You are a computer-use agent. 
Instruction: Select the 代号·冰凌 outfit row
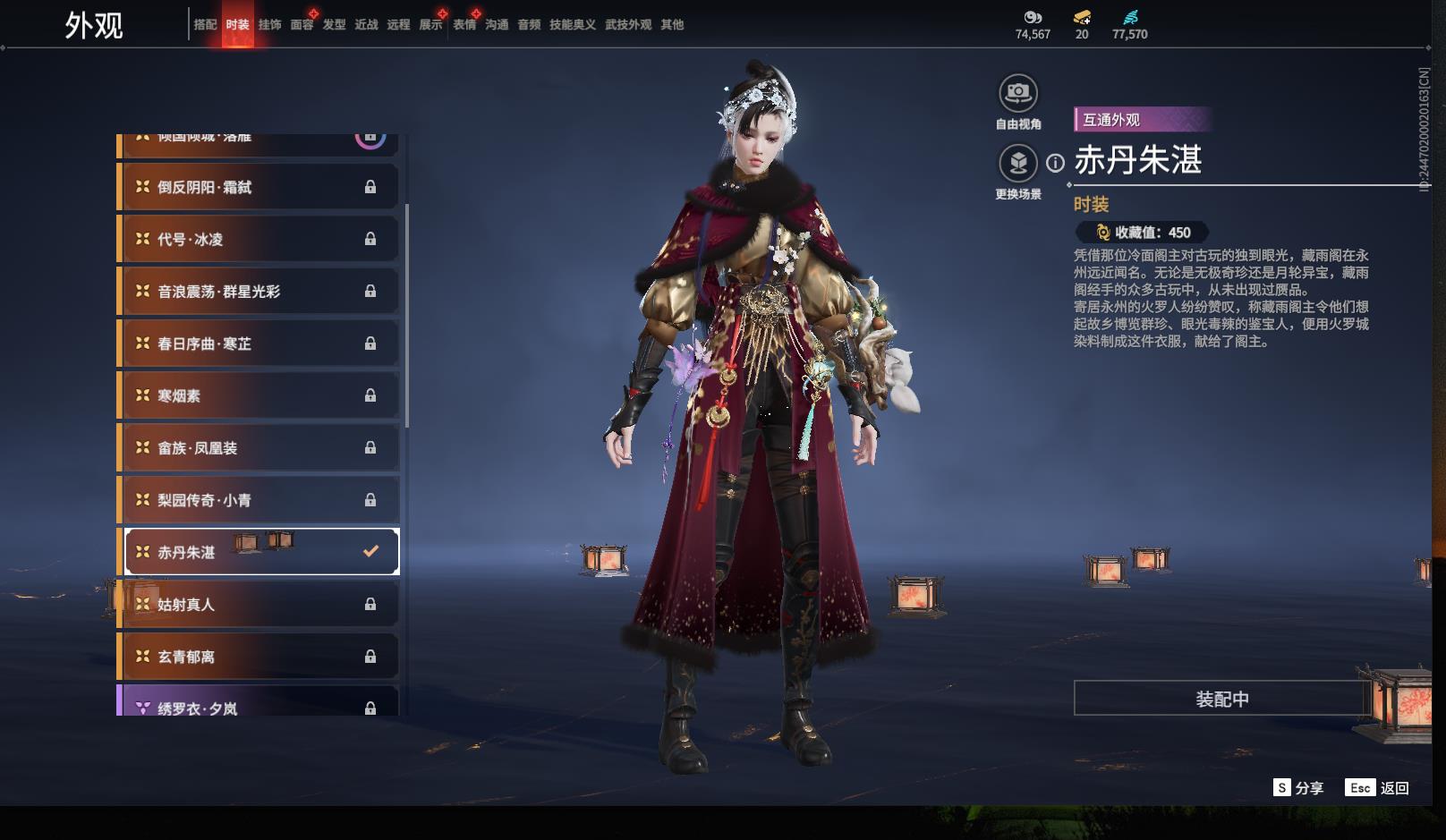pos(258,239)
